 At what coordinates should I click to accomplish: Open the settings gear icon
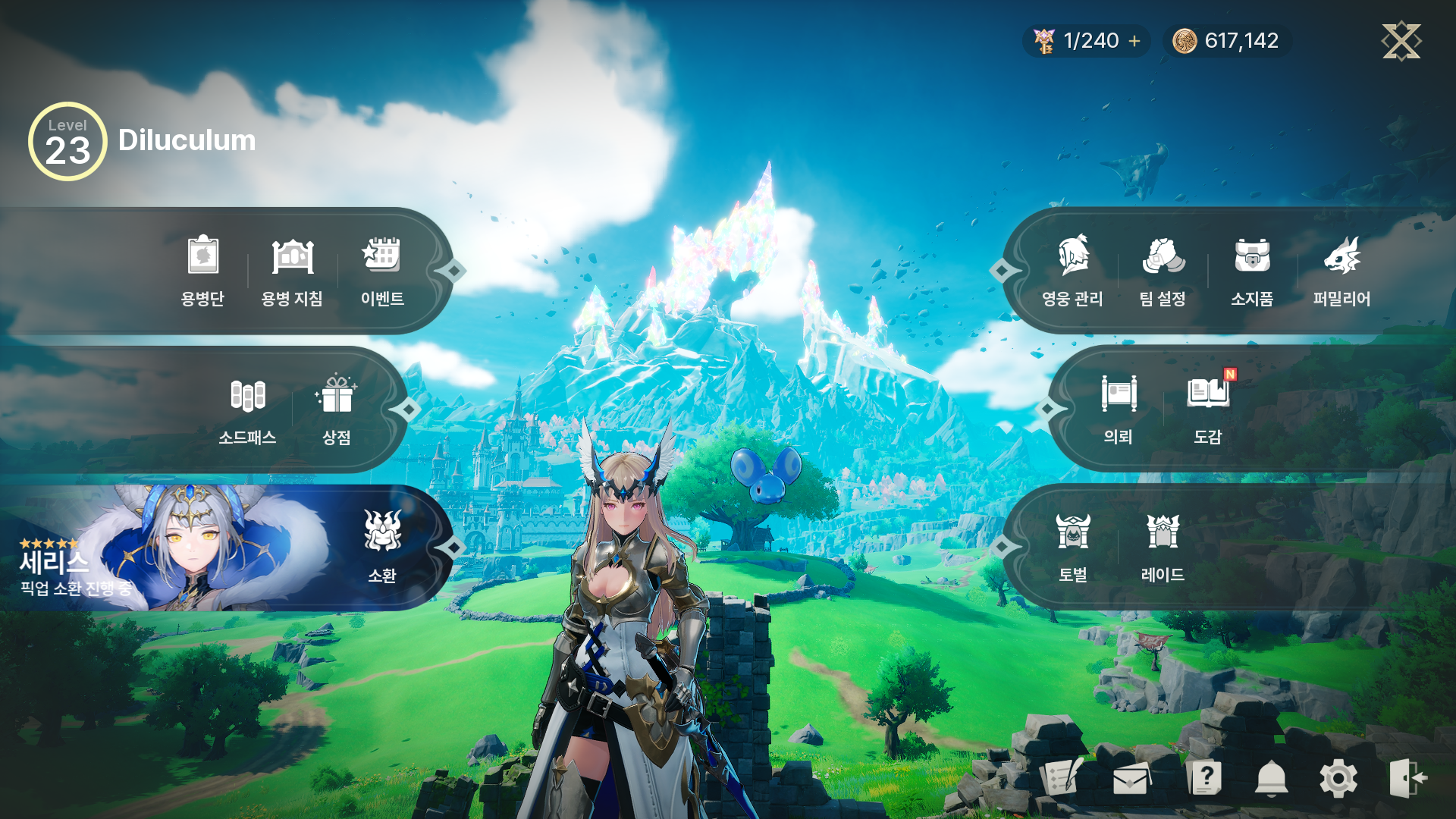(1338, 779)
